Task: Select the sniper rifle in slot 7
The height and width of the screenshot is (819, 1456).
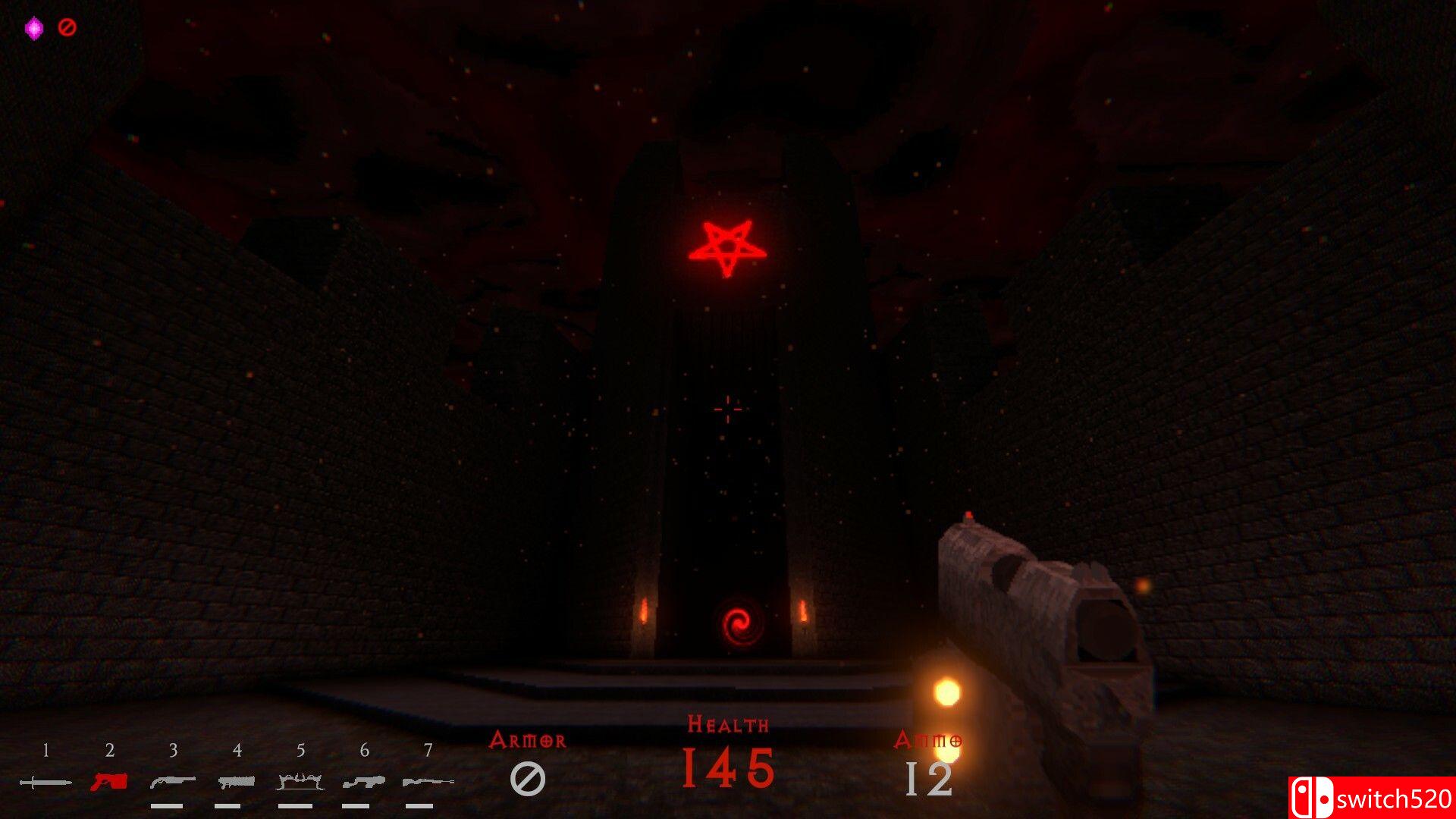Action: [x=428, y=780]
